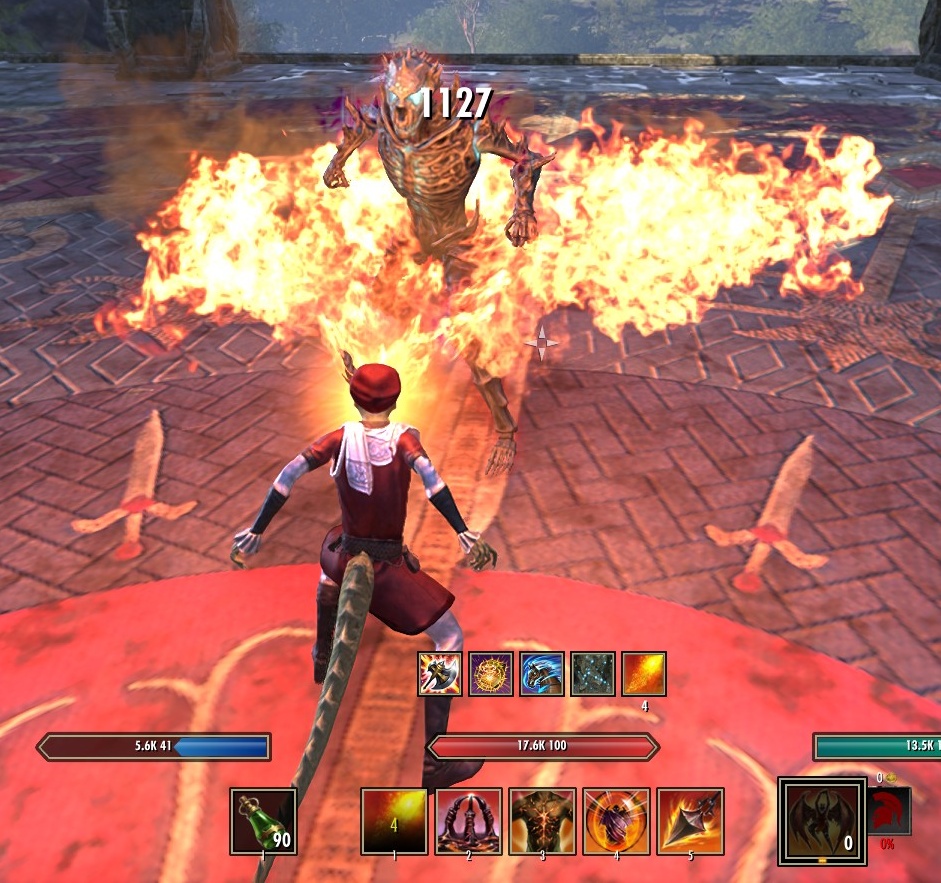Trigger the flaming spear ability in slot 5
This screenshot has width=941, height=883.
690,821
